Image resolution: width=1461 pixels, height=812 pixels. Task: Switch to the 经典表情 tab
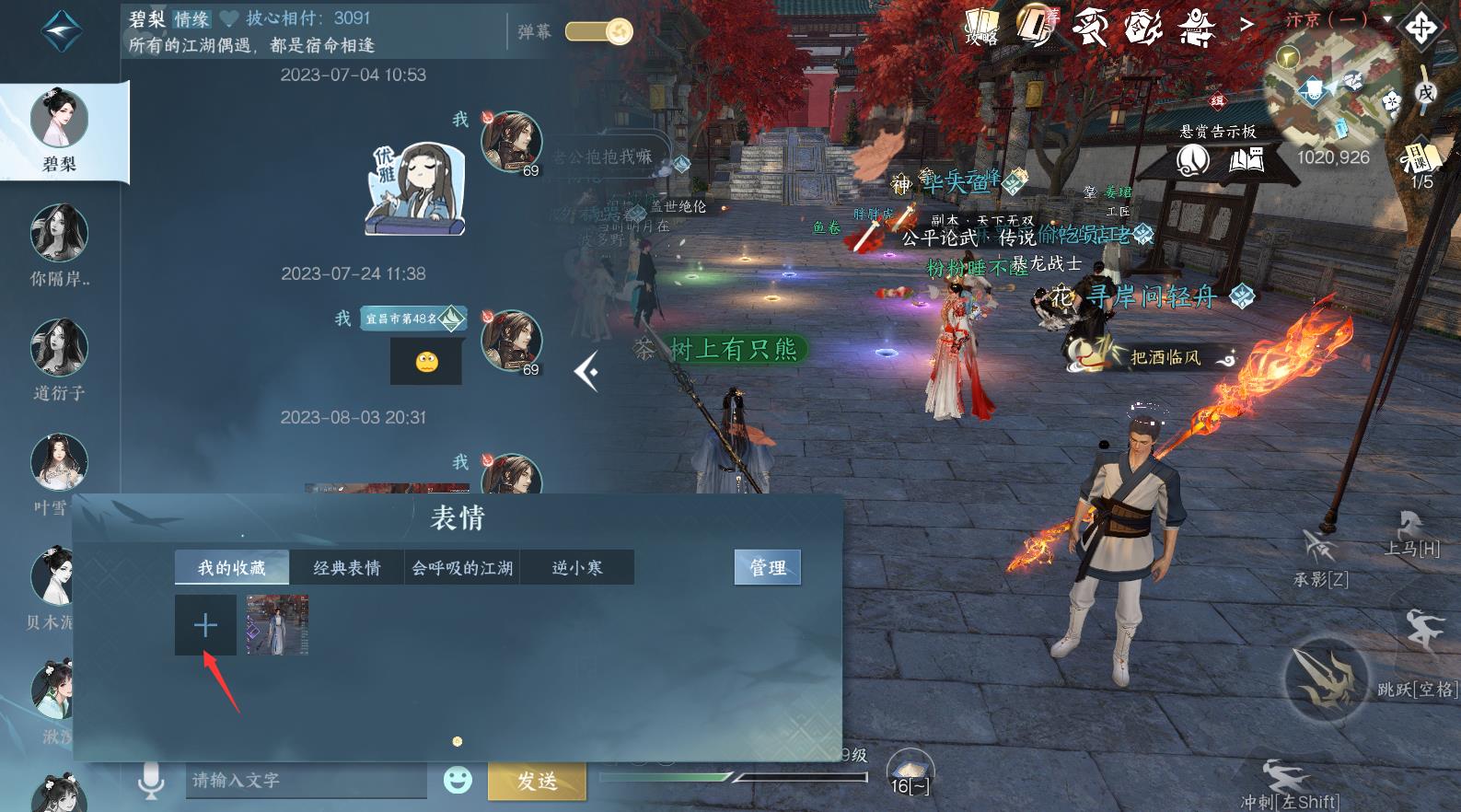[346, 568]
